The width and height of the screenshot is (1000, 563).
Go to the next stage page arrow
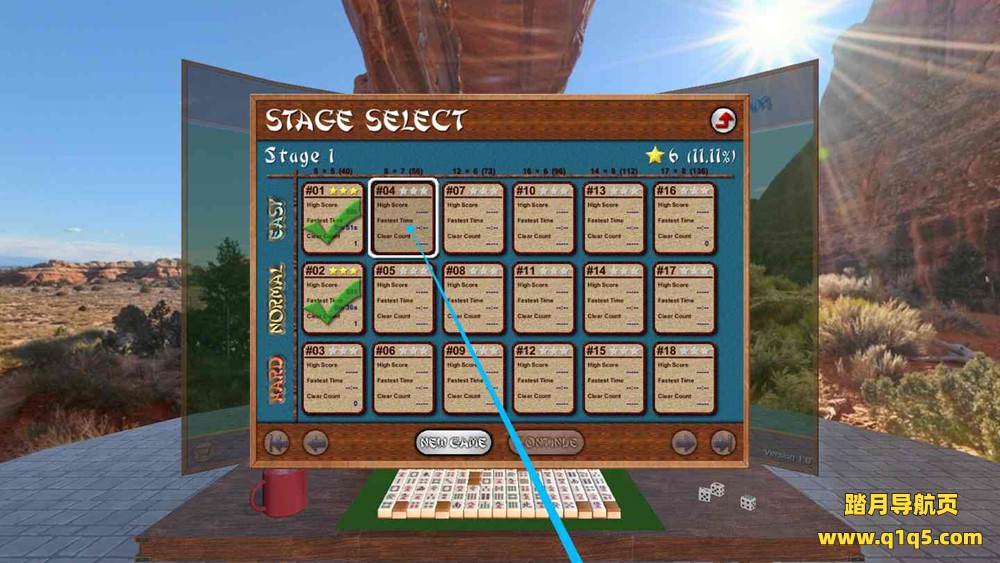coord(684,442)
